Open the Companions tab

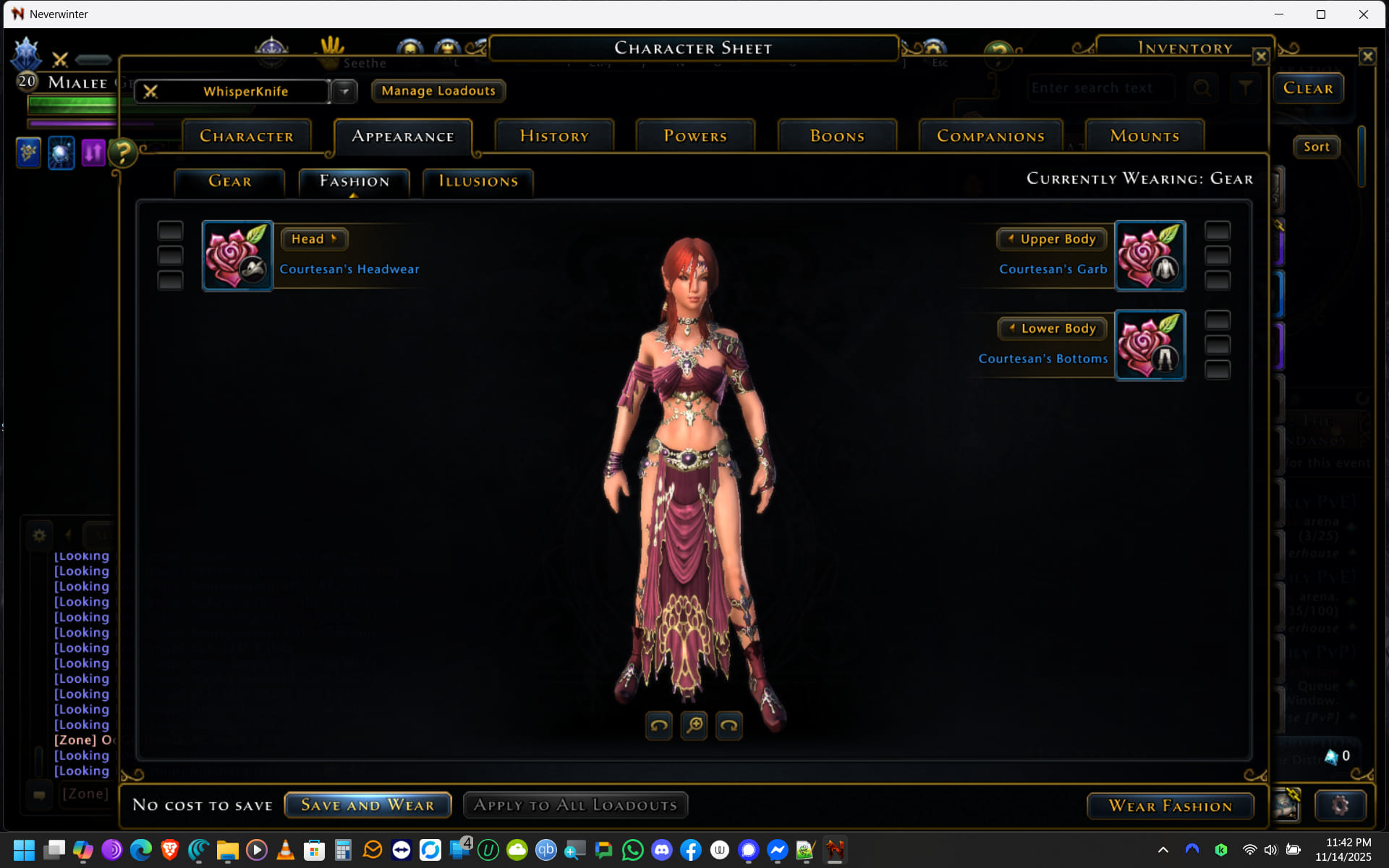pyautogui.click(x=990, y=136)
